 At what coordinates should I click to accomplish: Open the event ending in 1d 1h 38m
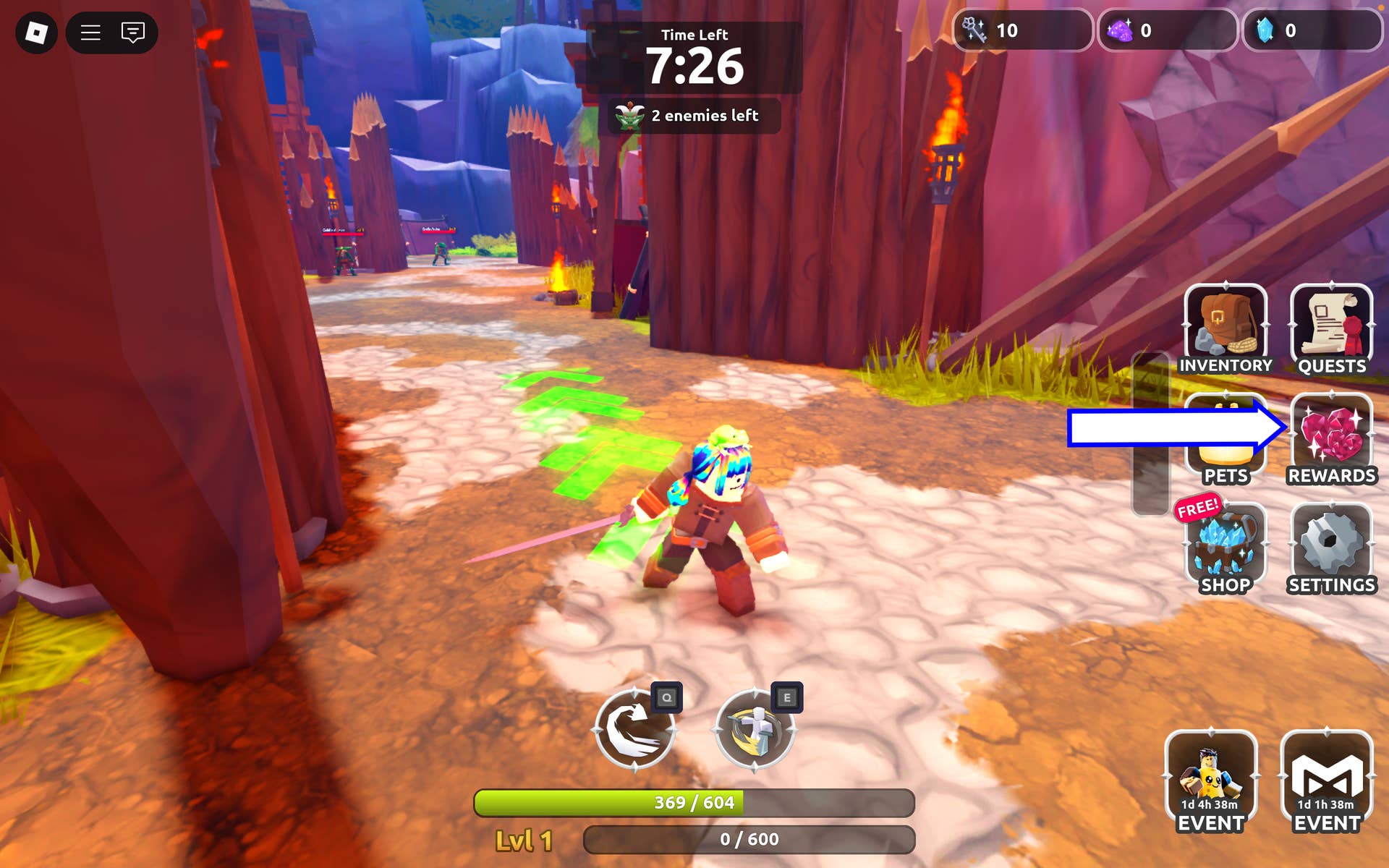[x=1326, y=781]
